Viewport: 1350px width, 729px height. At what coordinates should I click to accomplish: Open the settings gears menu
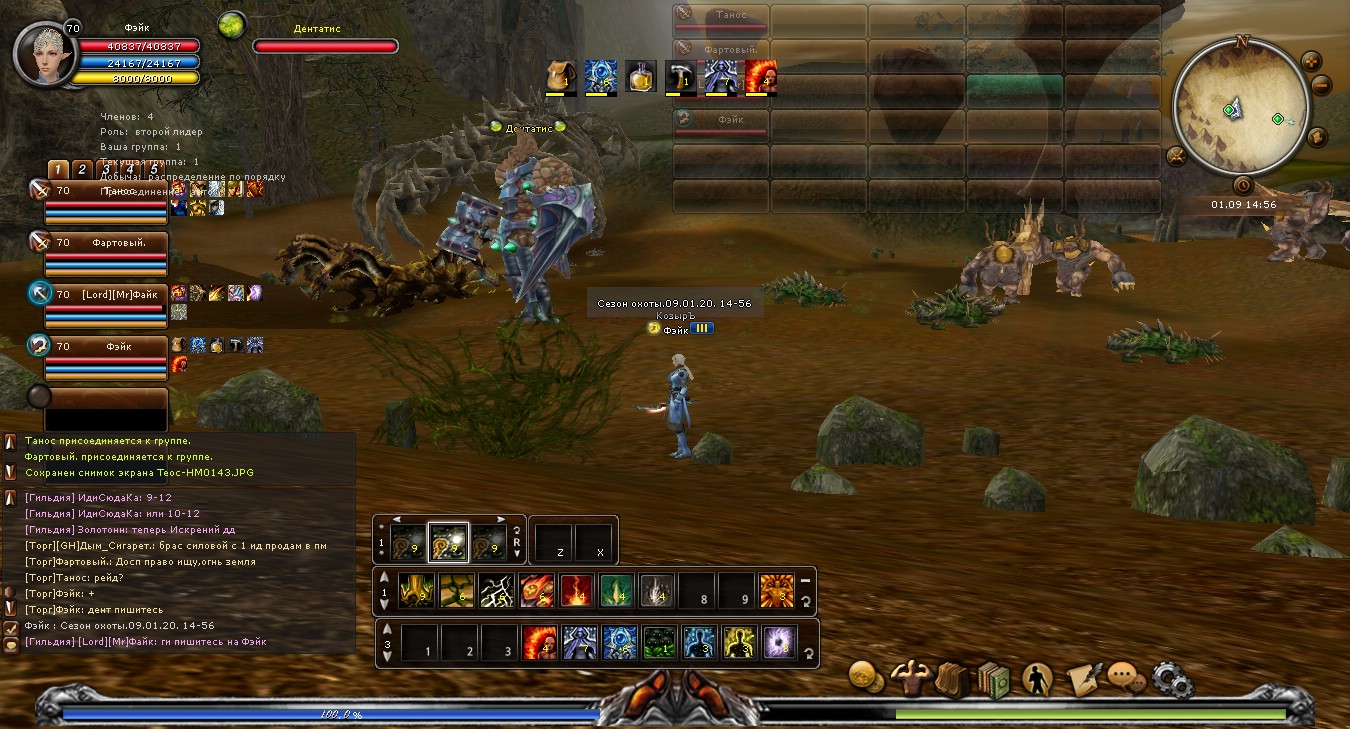[1172, 679]
